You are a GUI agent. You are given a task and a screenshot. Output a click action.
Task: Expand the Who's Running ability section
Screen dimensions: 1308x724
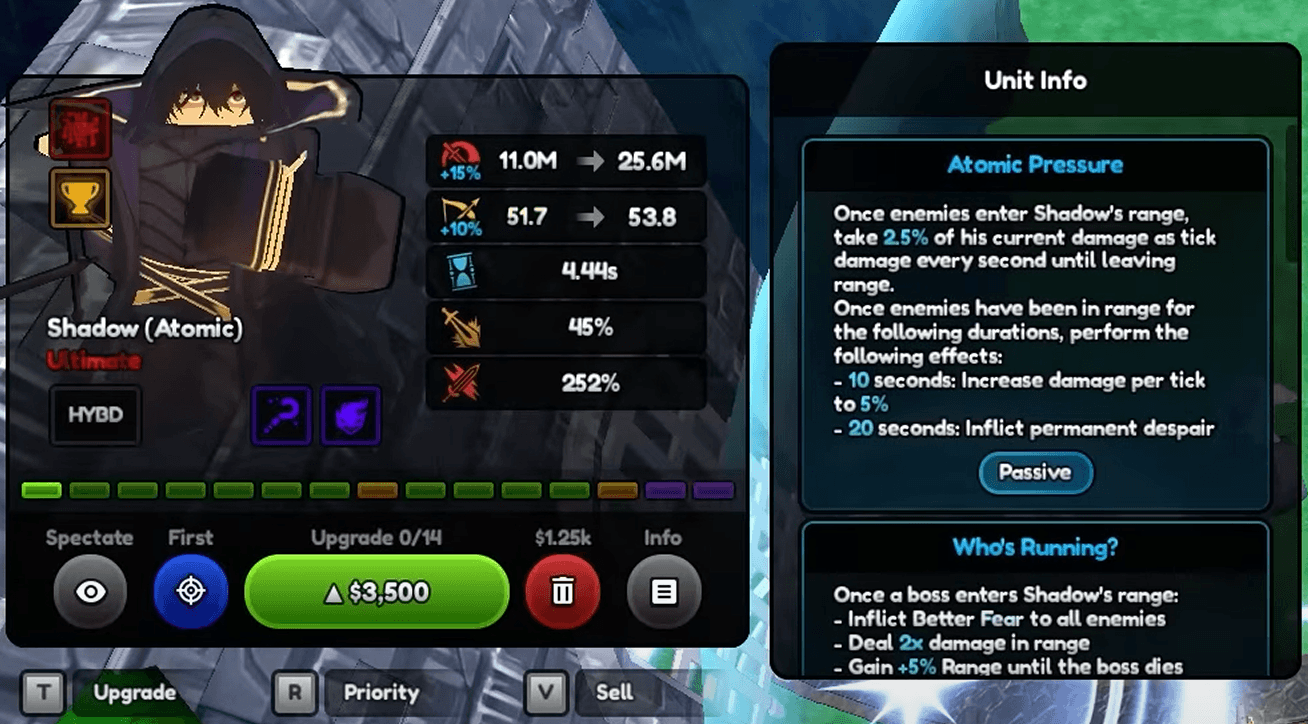(1035, 545)
